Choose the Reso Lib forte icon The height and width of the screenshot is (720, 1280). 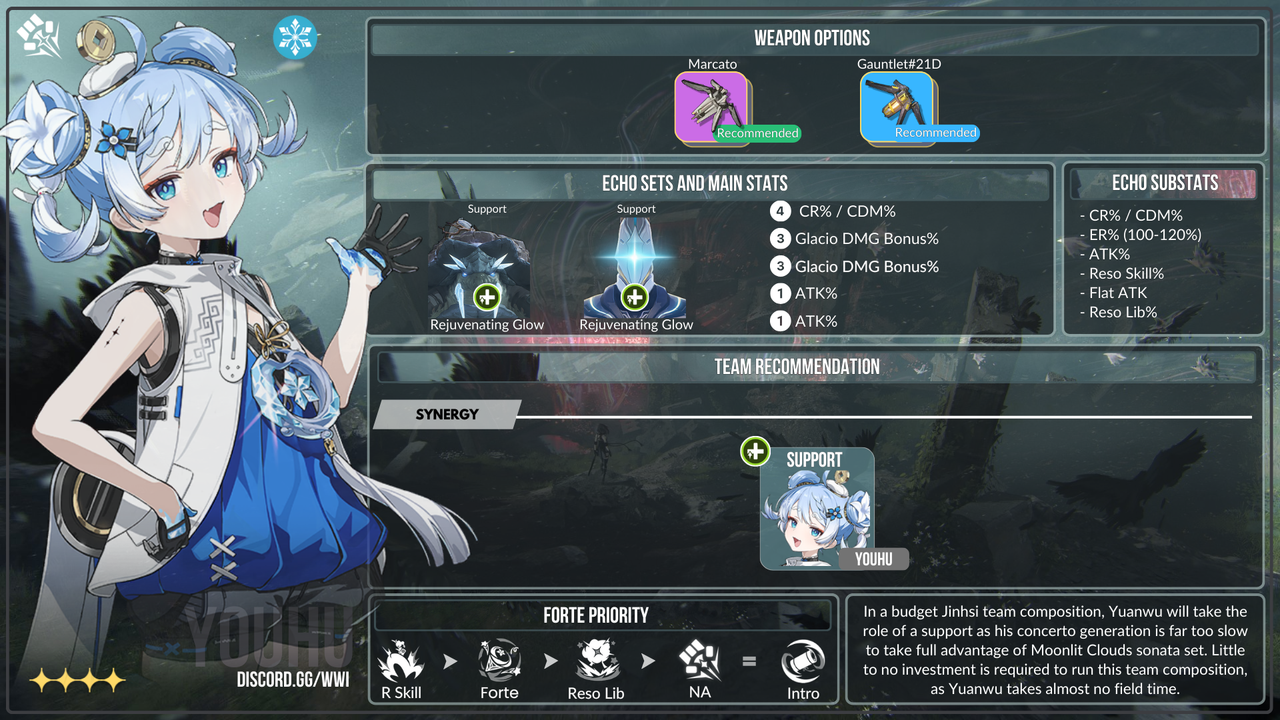tap(597, 661)
